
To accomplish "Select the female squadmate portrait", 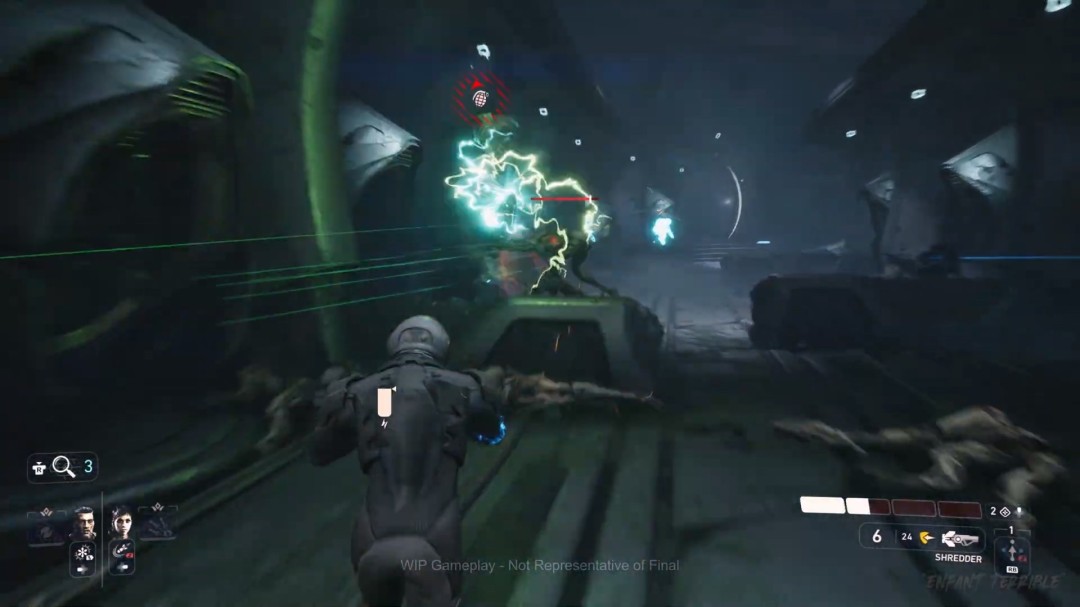I will pos(121,522).
